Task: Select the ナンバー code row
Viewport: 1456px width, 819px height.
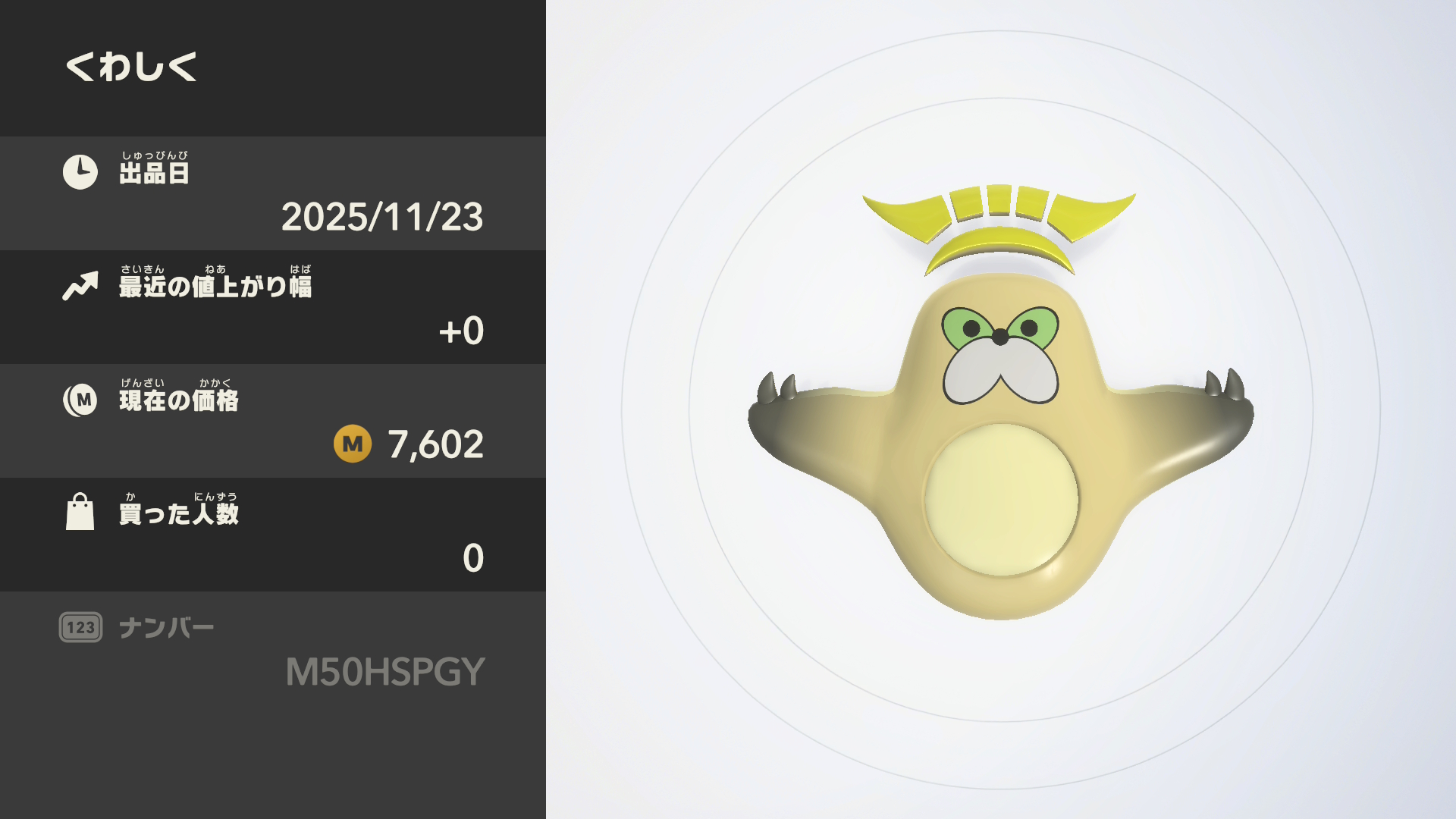Action: (273, 650)
